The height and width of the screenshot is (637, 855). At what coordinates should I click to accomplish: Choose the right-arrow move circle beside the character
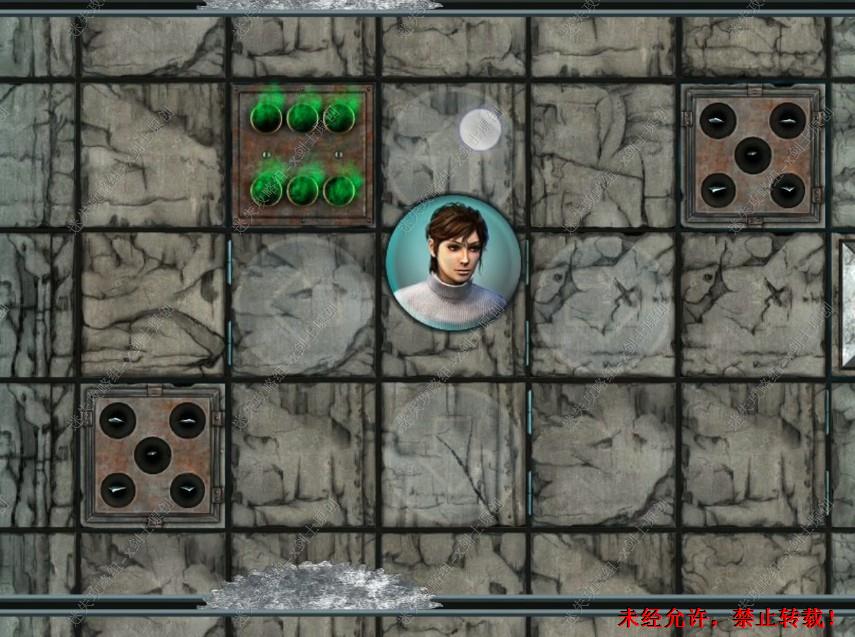(x=603, y=305)
